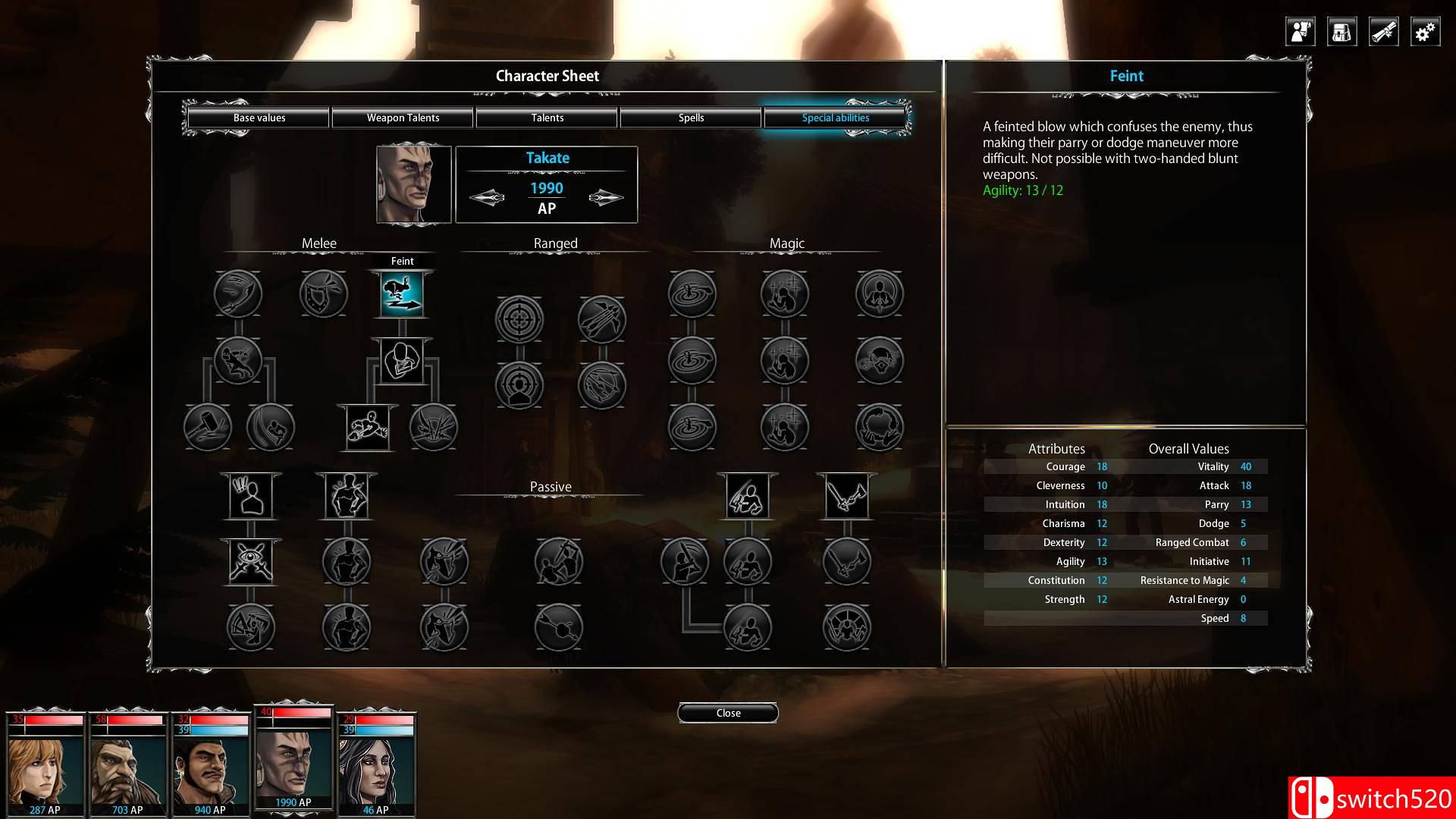Open the backpack inventory icon

1341,32
